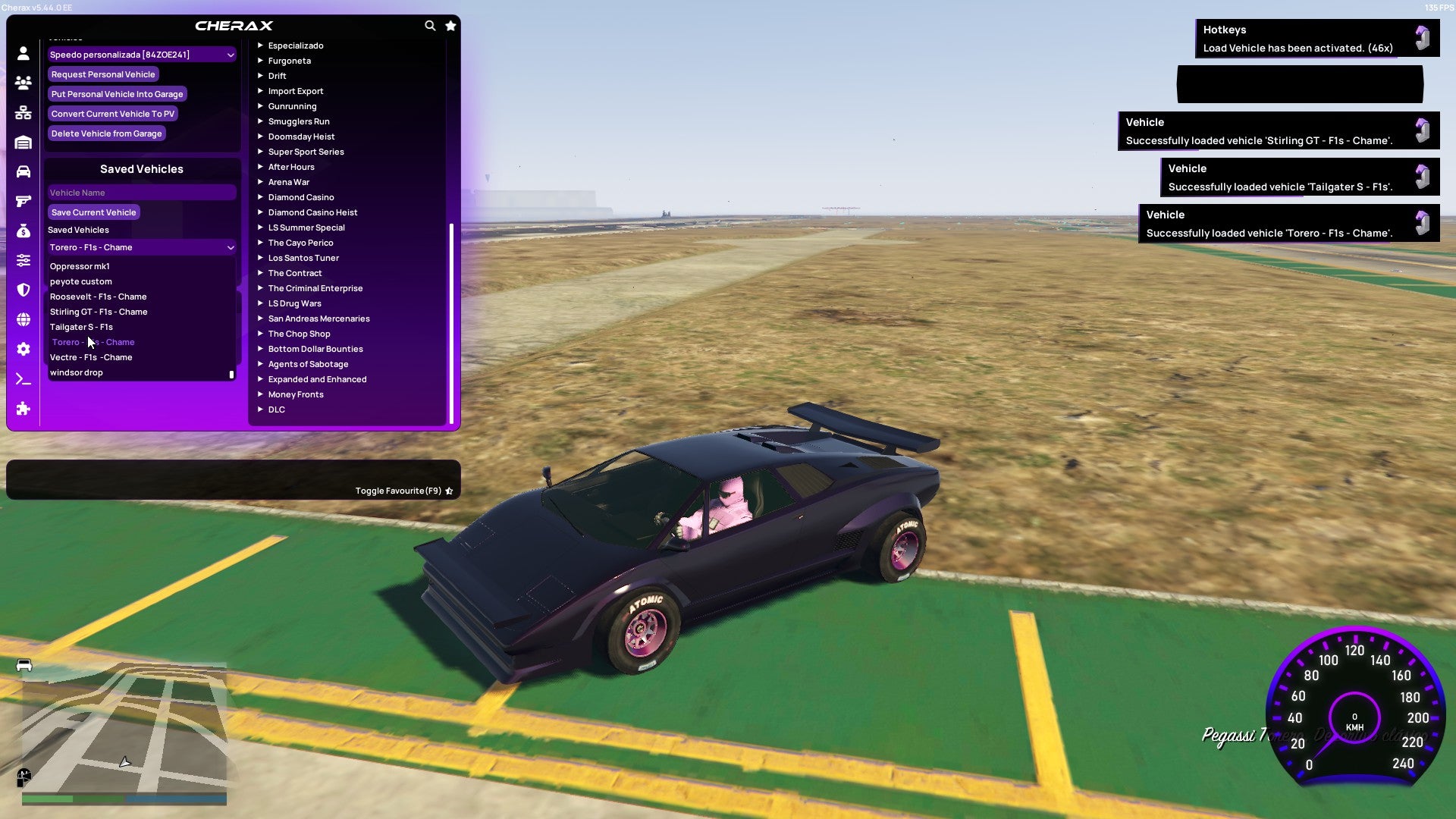
Task: Open the Speedo personalizada vehicle dropdown
Action: point(141,54)
